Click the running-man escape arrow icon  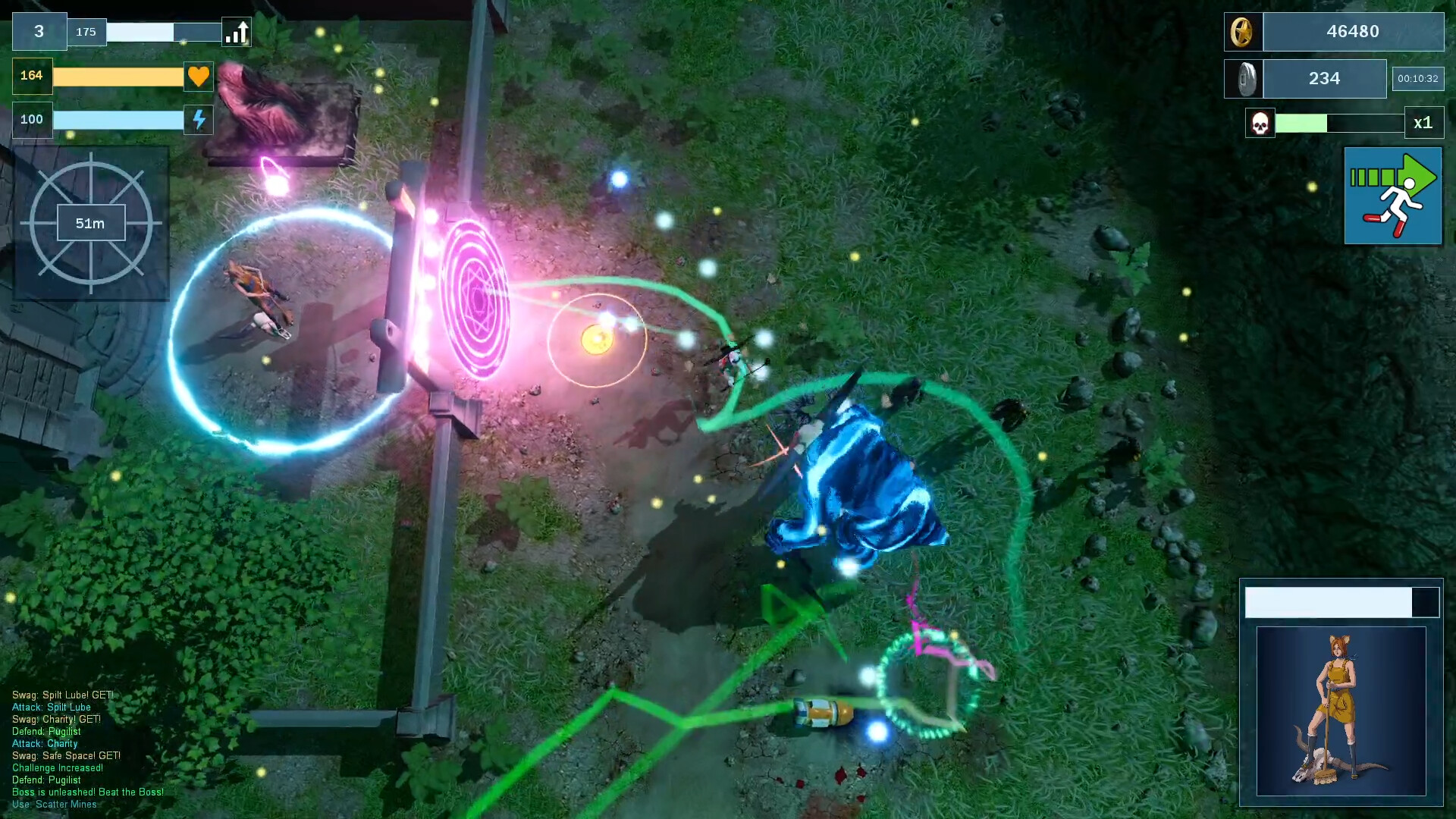coord(1393,195)
